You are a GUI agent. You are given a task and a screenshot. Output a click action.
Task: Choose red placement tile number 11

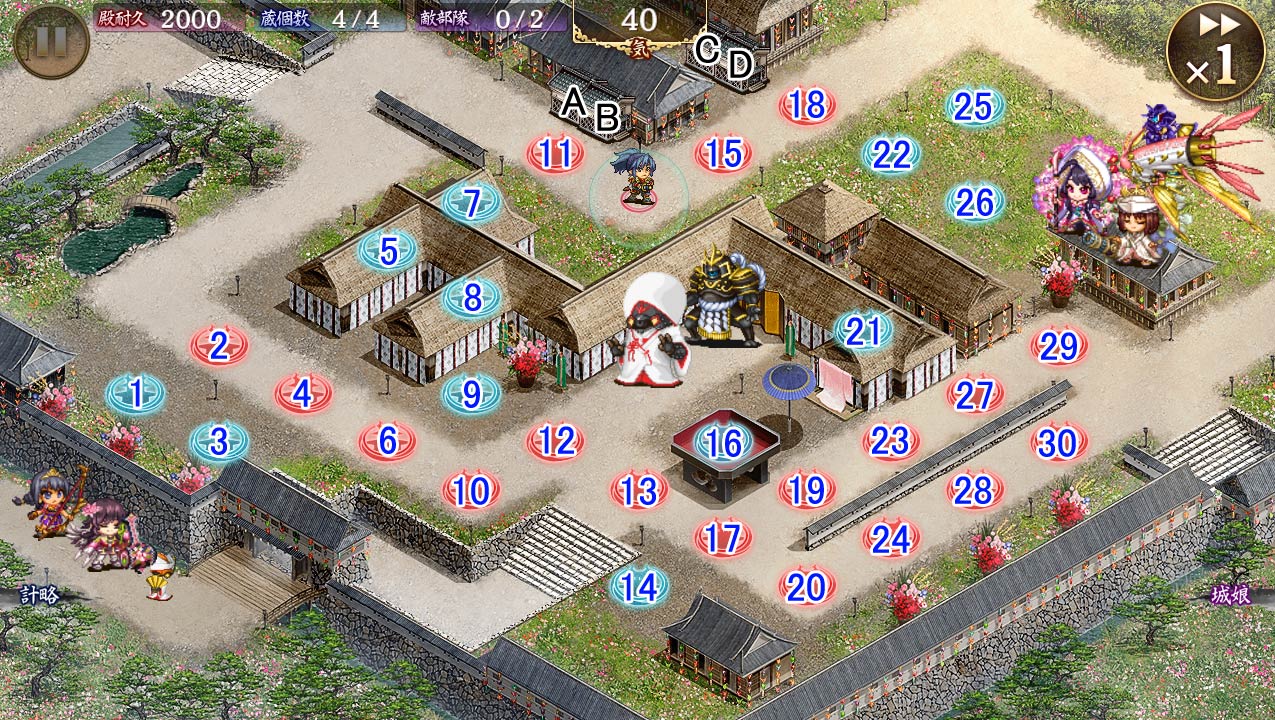pyautogui.click(x=555, y=154)
